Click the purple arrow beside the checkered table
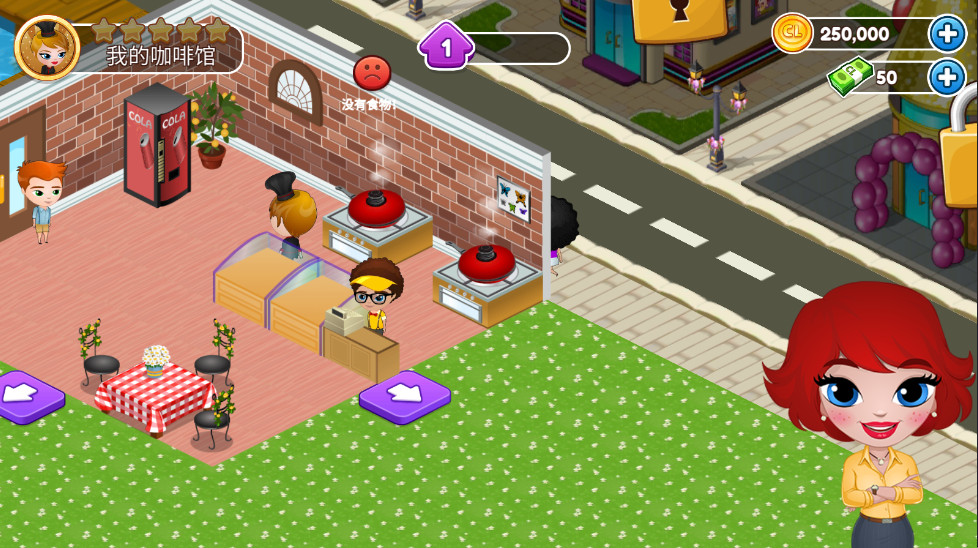Screen dimensions: 978x548 coord(26,397)
